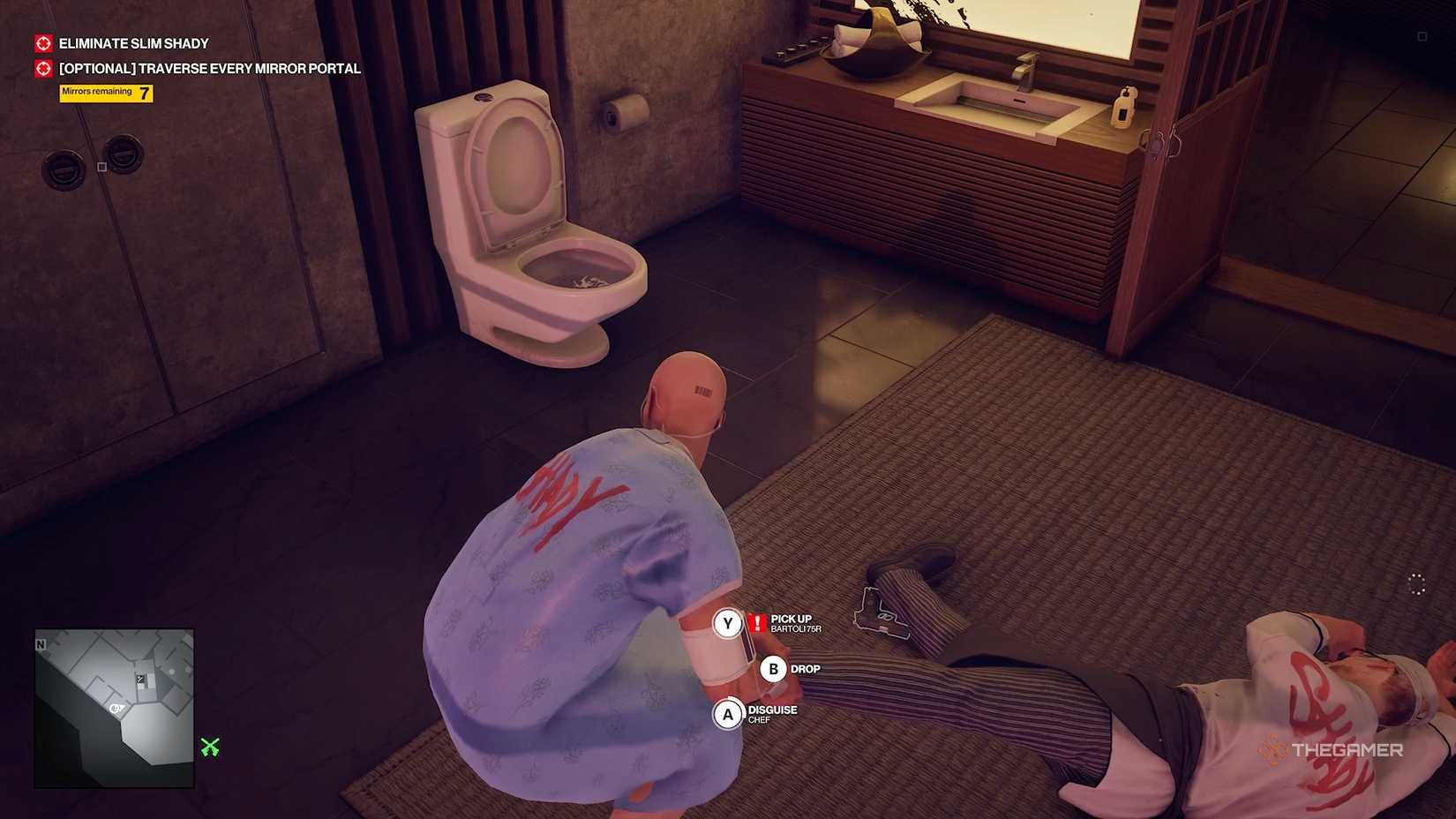Click the DISGUISE CHEF text label
This screenshot has width=1456, height=819.
click(771, 715)
